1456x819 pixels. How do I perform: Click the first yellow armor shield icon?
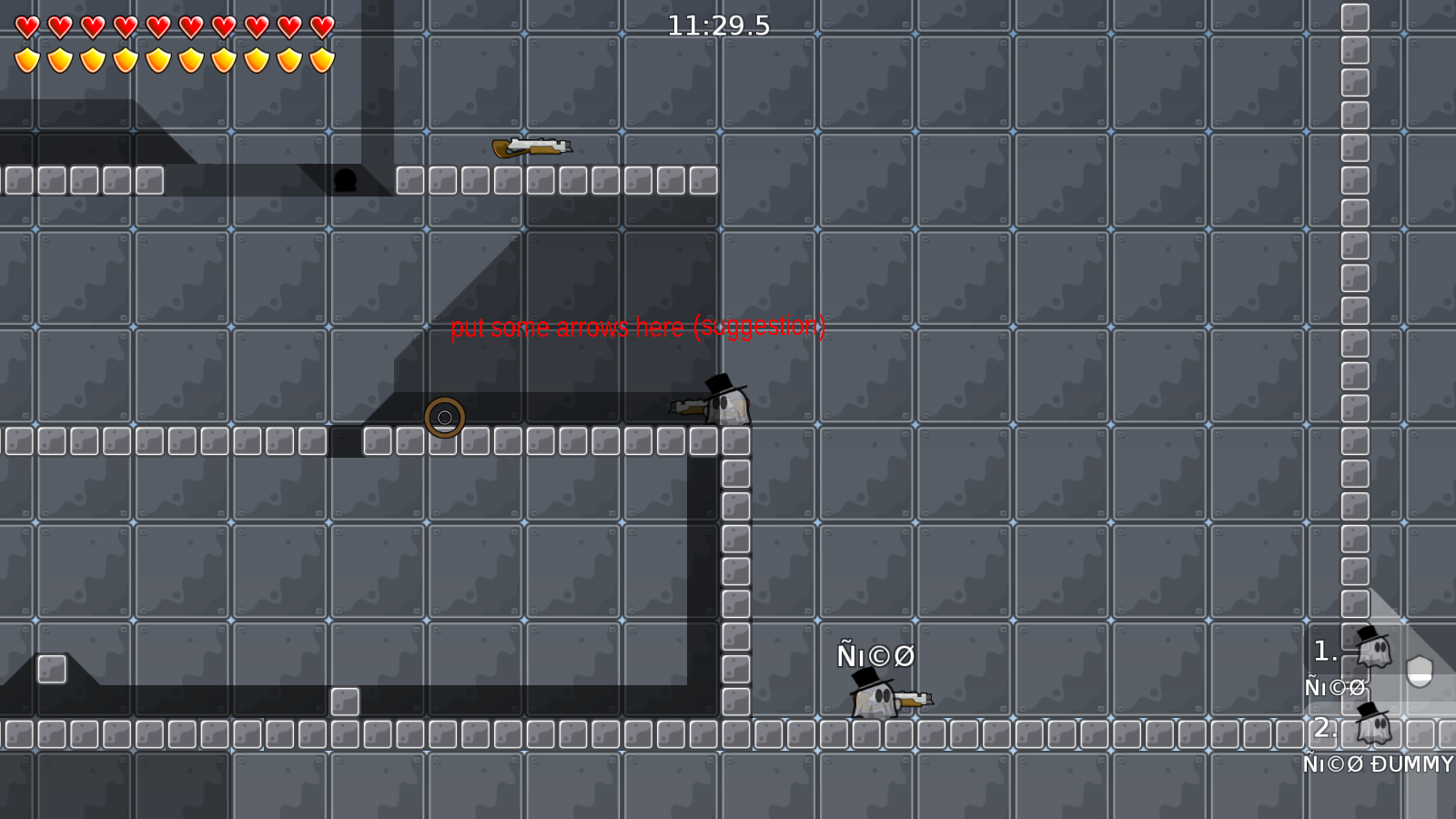pos(27,57)
